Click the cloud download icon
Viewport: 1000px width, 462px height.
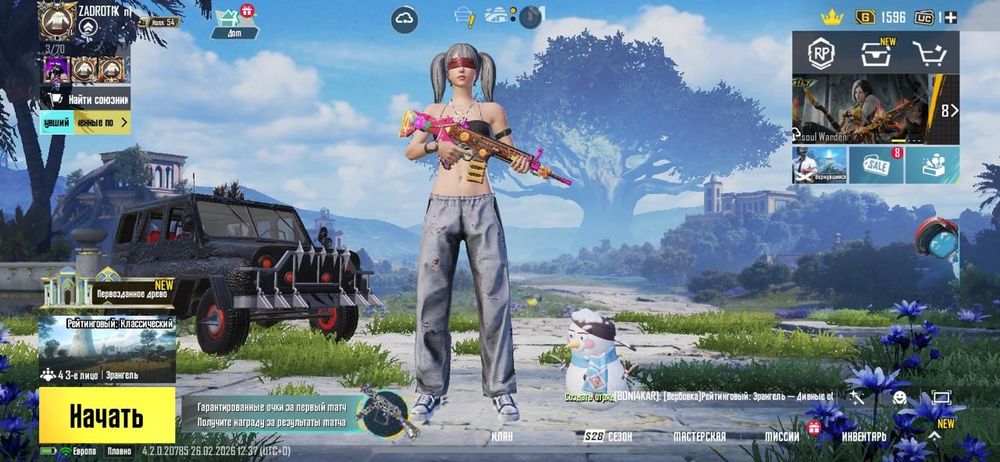[x=405, y=17]
